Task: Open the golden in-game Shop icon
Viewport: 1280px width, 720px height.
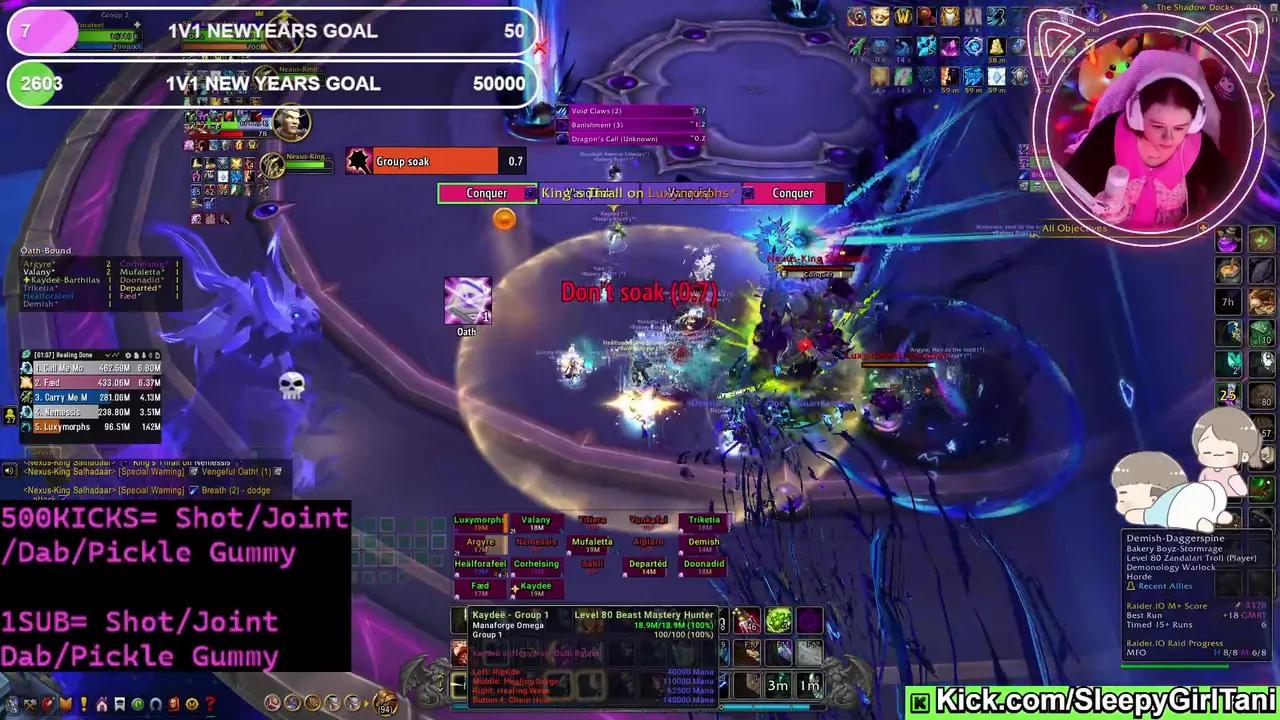Action: click(190, 703)
